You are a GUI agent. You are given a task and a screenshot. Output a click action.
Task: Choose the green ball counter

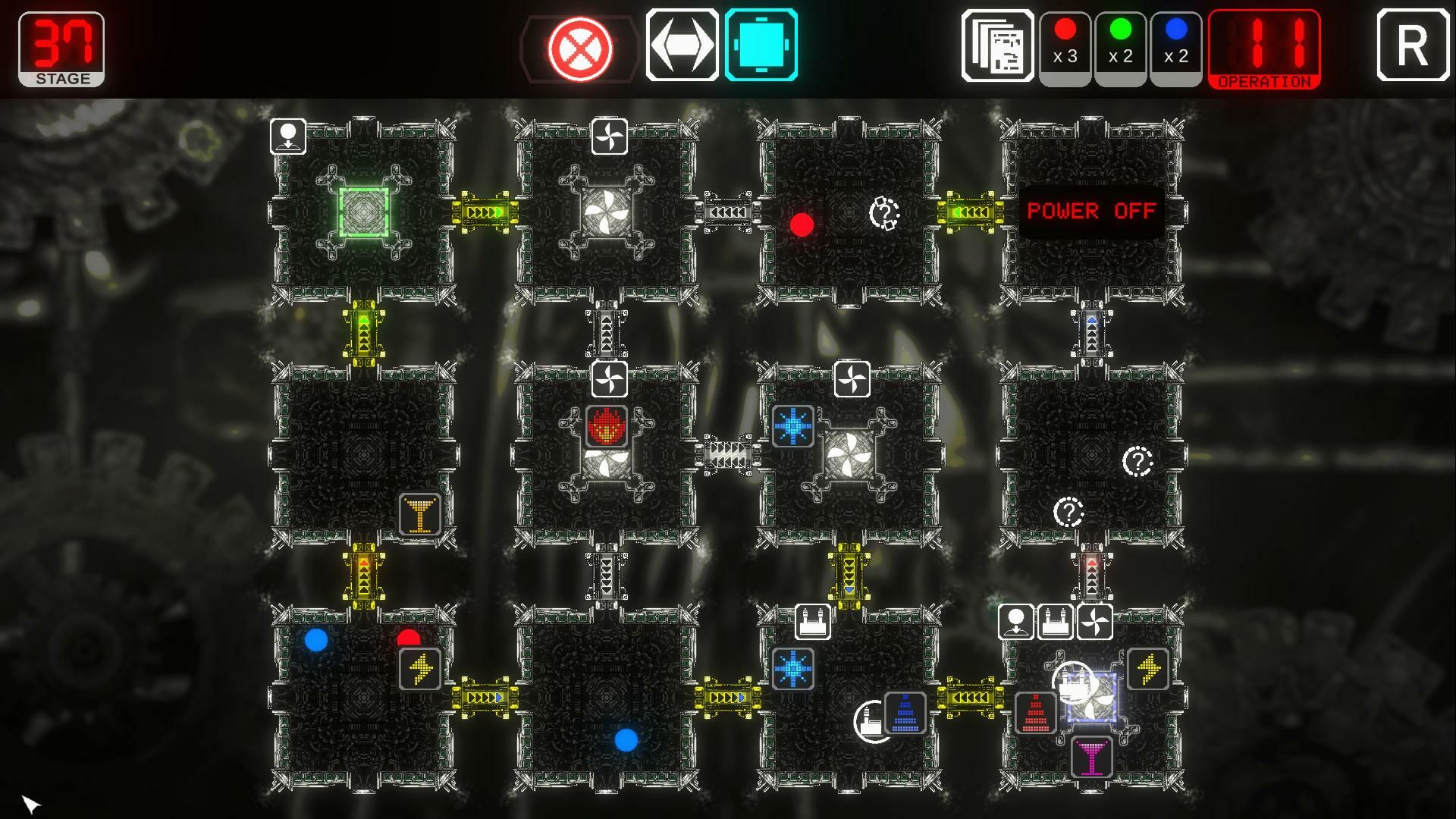1120,46
